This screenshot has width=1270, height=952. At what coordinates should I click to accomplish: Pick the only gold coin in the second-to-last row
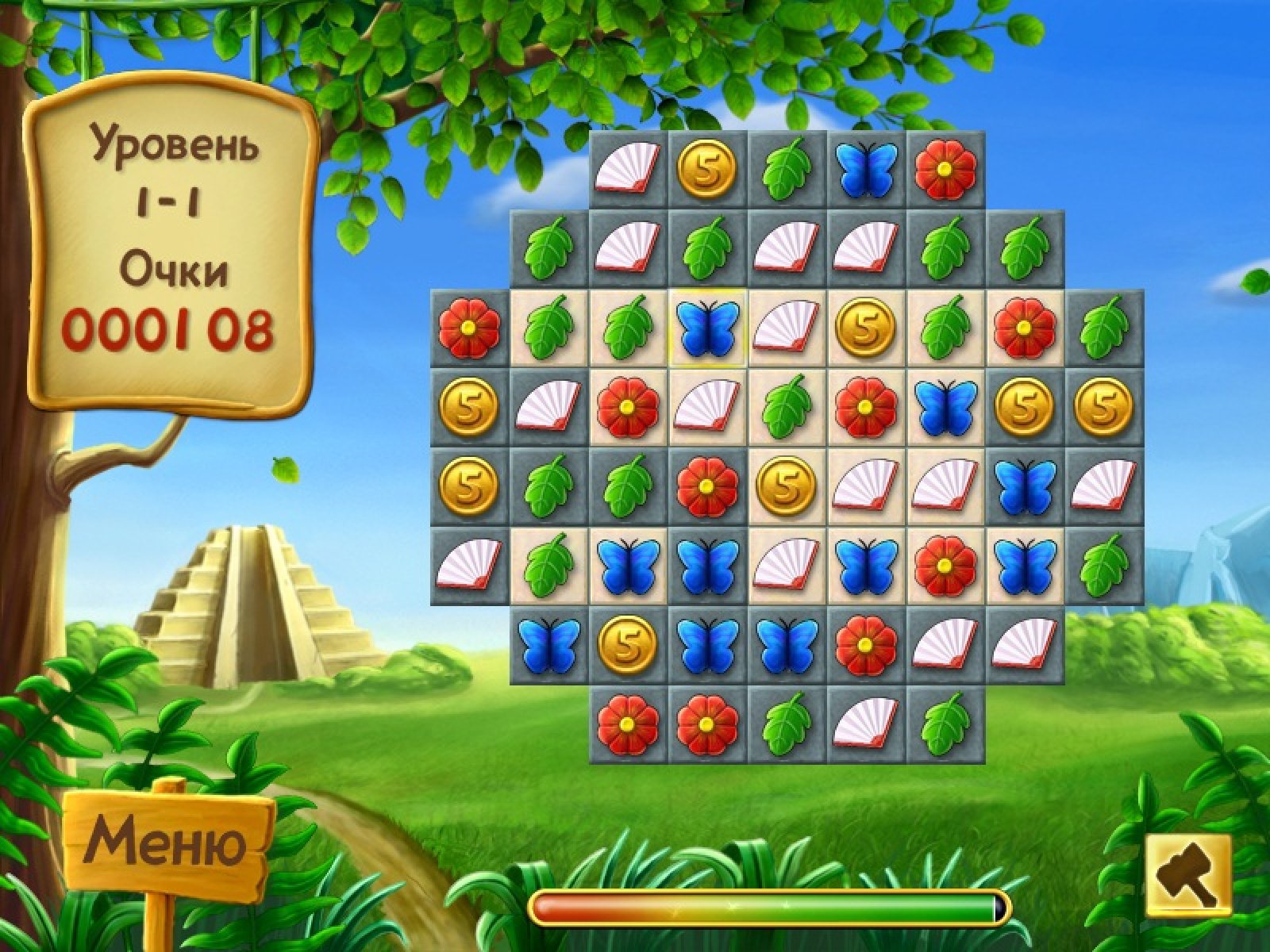coord(628,645)
